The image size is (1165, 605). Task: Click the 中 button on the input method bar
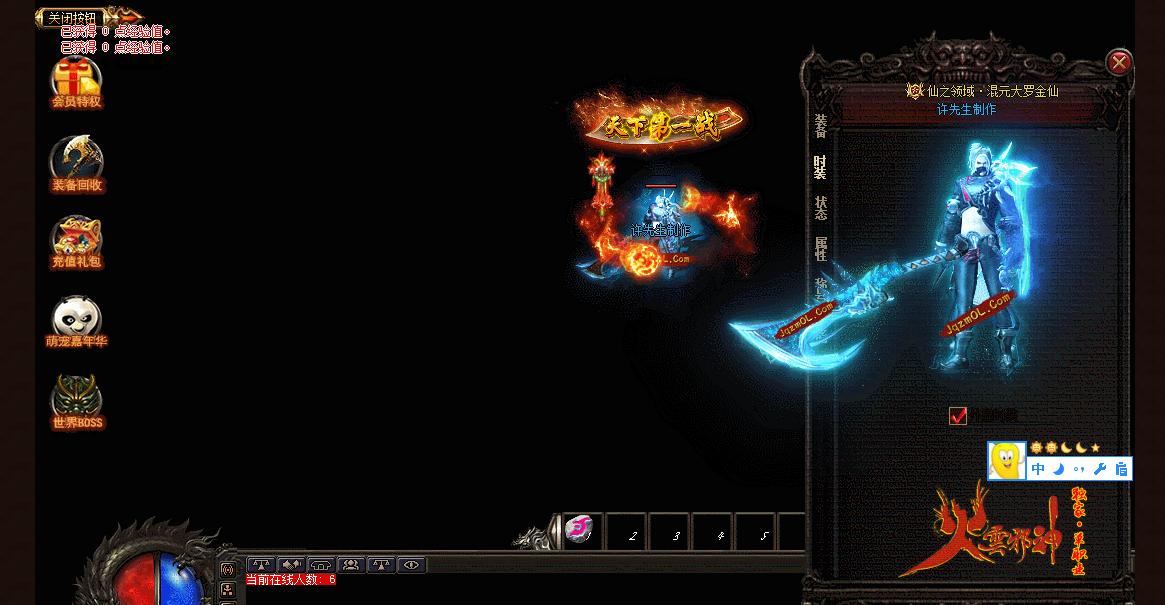[x=1038, y=468]
